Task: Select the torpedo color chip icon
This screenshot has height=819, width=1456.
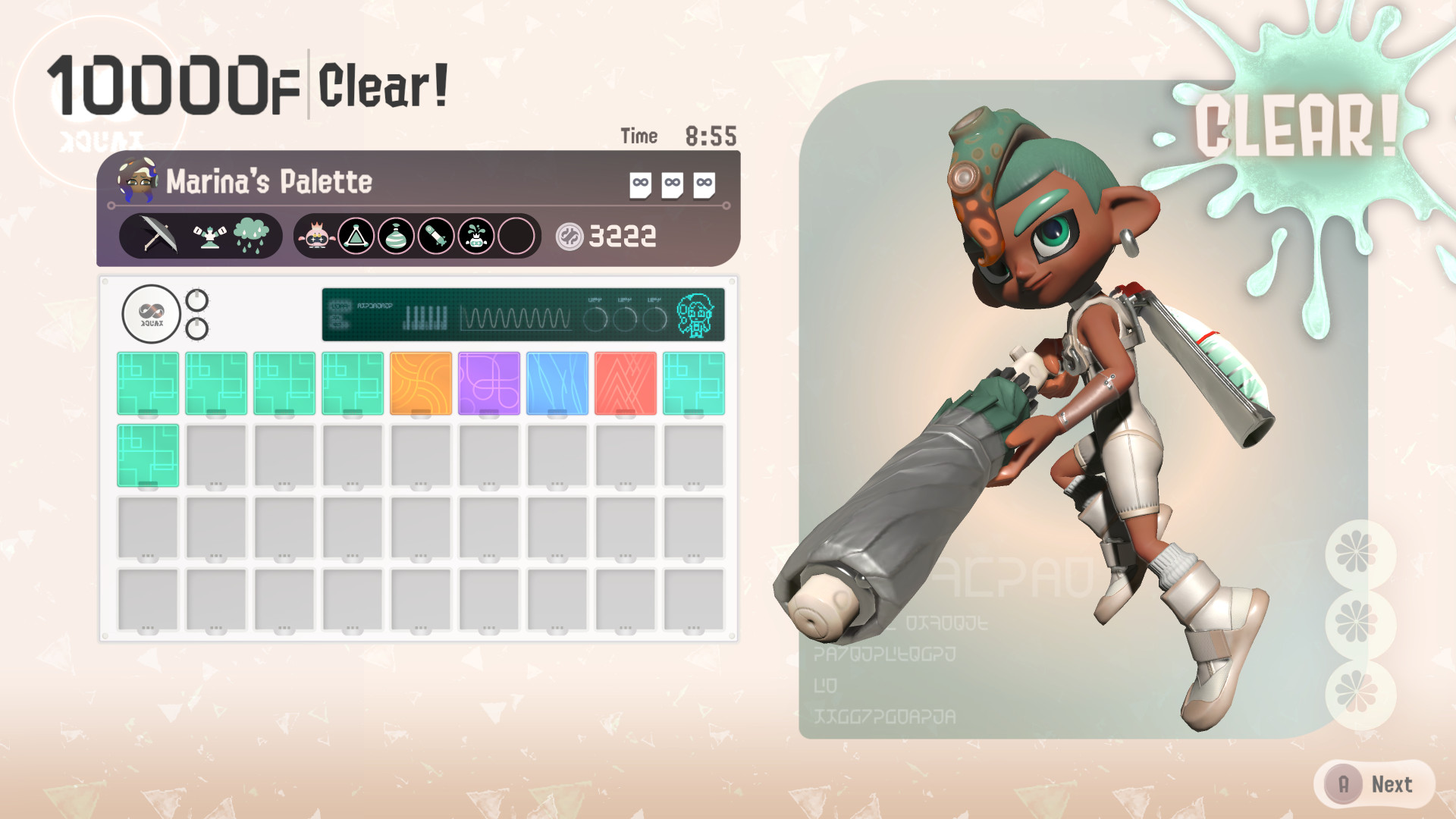Action: [436, 235]
